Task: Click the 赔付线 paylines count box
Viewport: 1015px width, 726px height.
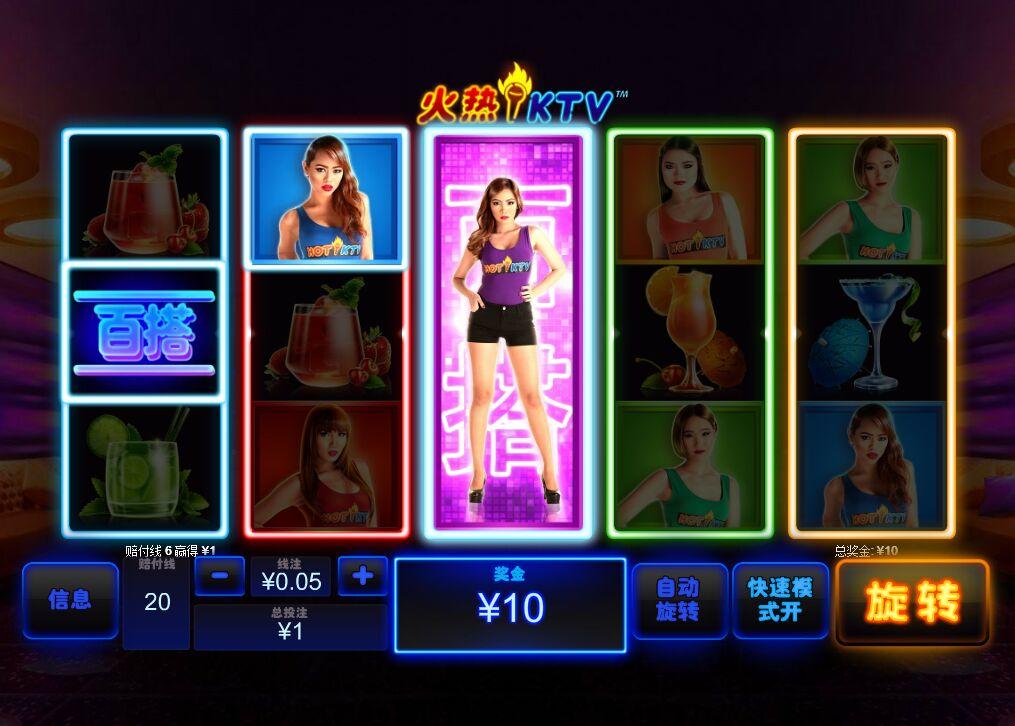Action: coord(157,601)
